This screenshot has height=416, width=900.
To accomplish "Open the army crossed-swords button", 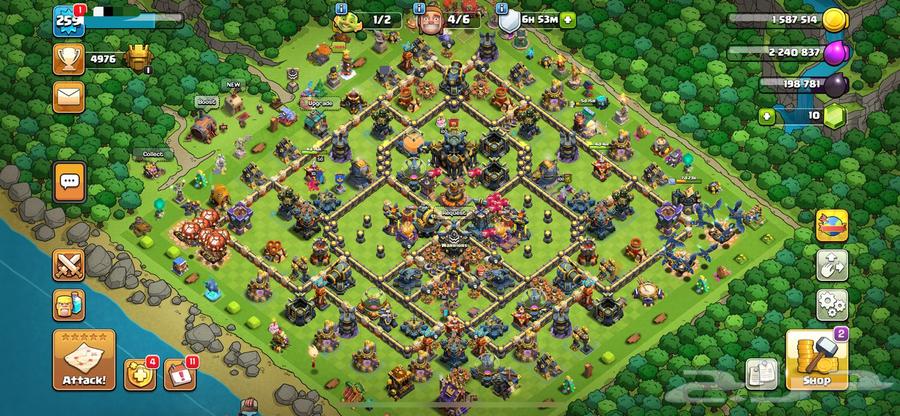I will click(69, 265).
